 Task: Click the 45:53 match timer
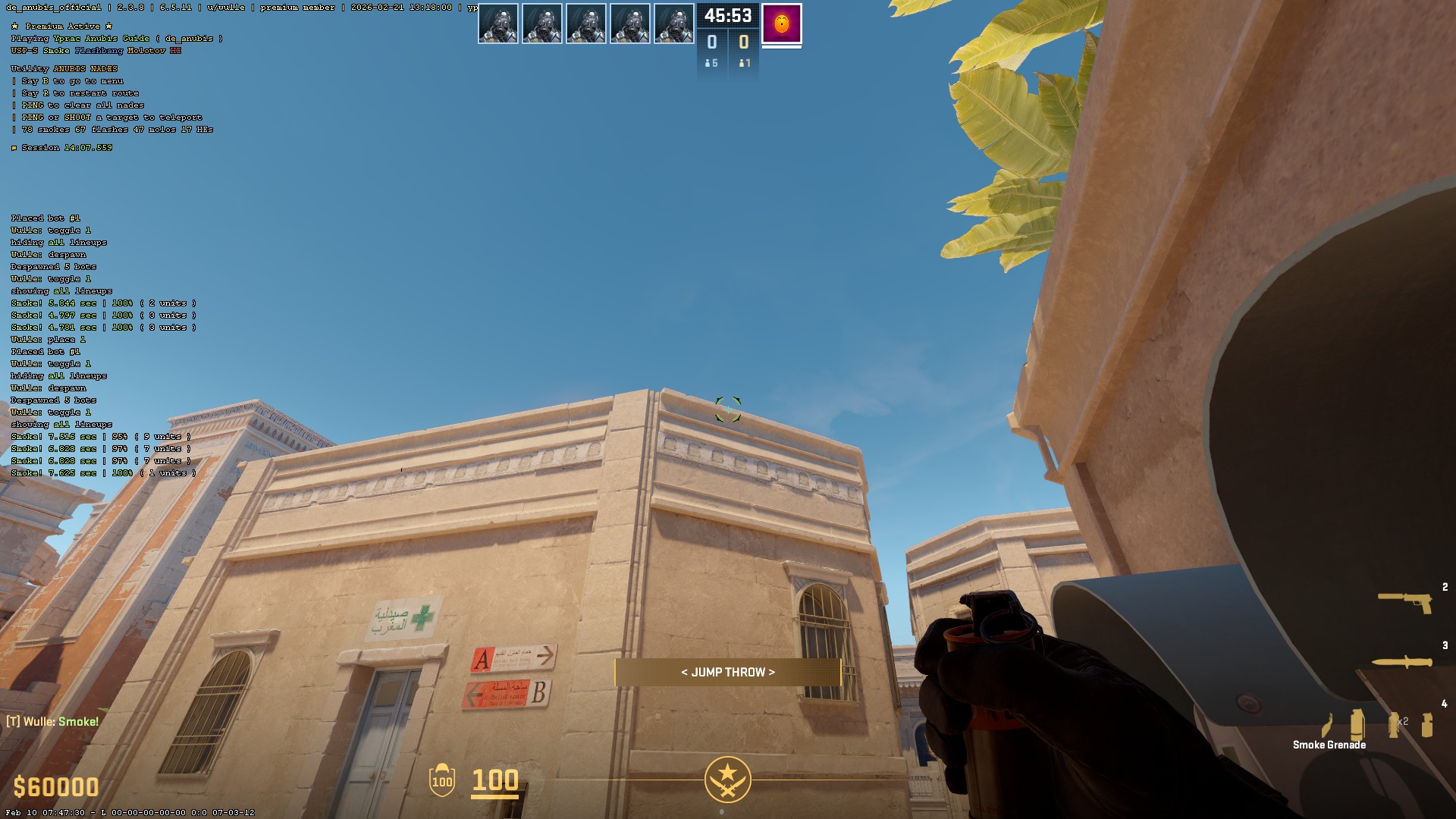728,15
